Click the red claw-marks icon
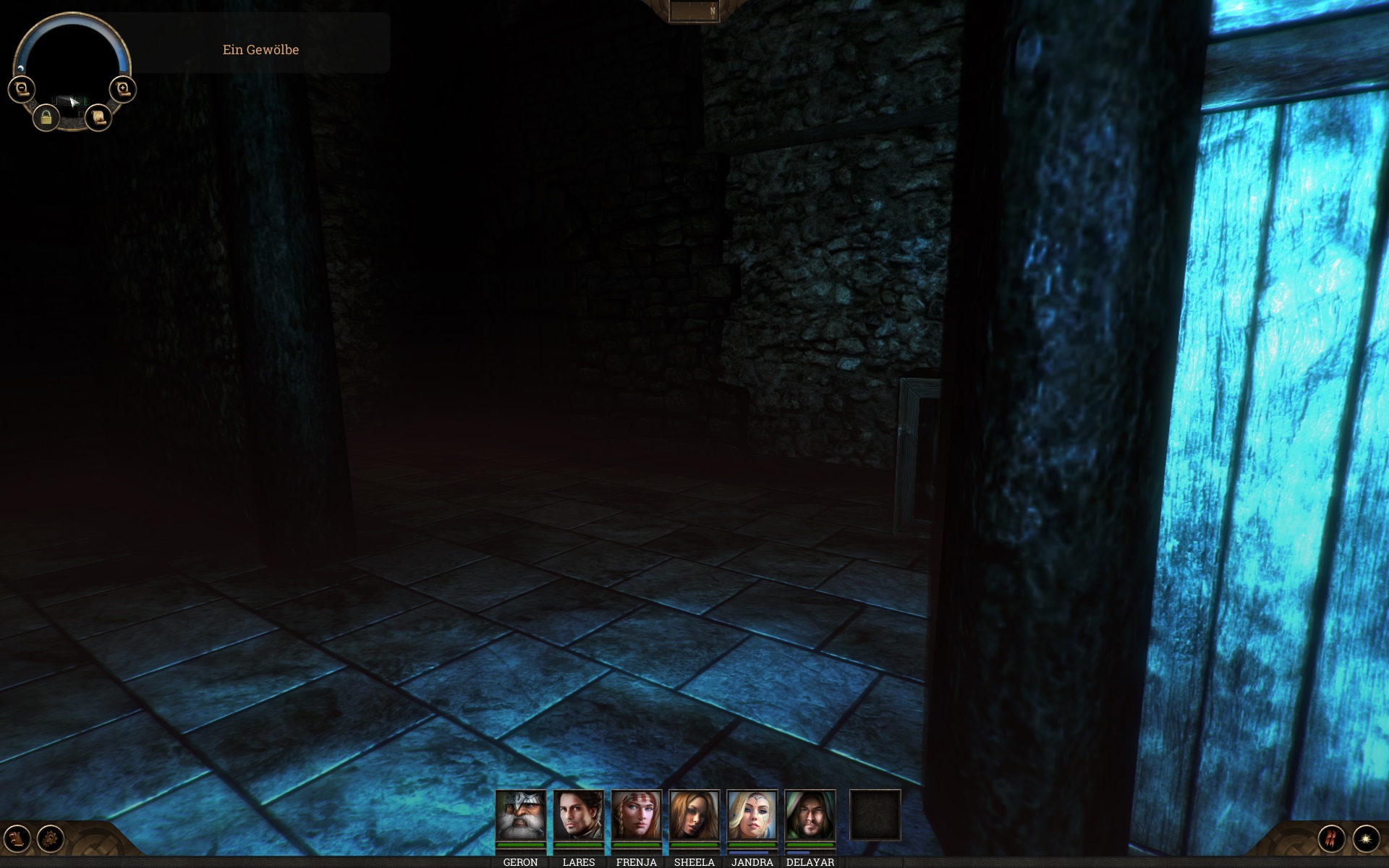The width and height of the screenshot is (1389, 868). point(1331,838)
